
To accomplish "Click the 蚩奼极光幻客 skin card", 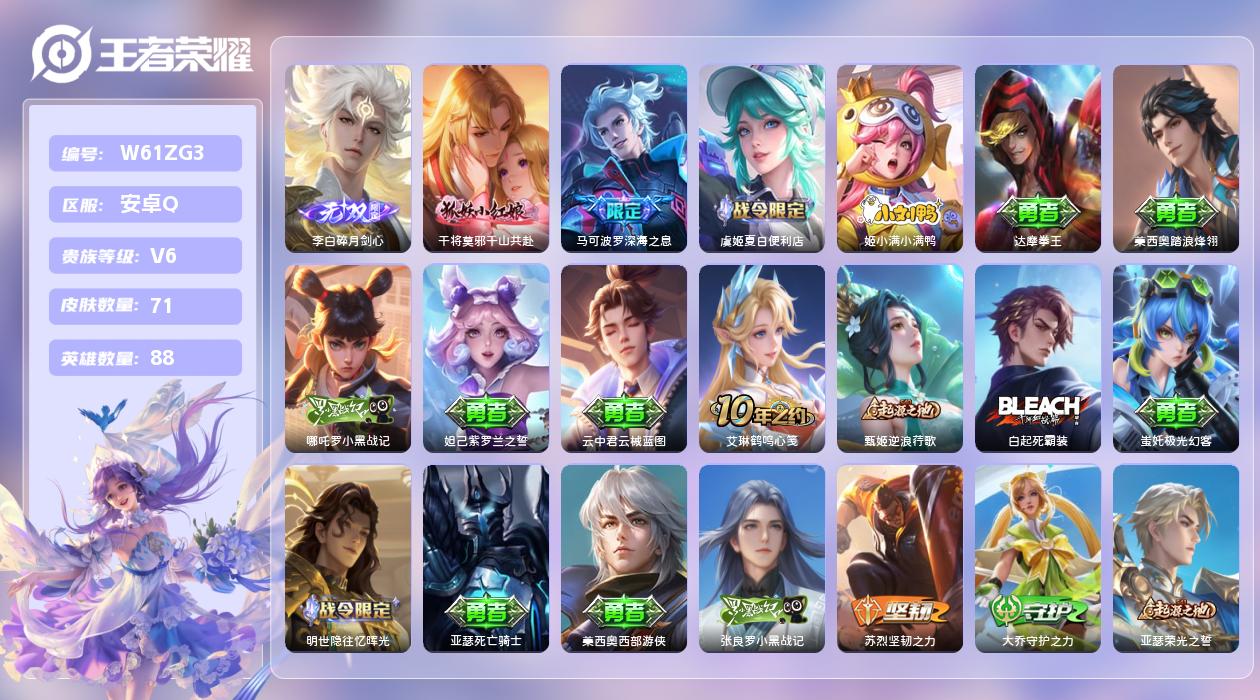I will pyautogui.click(x=1176, y=358).
